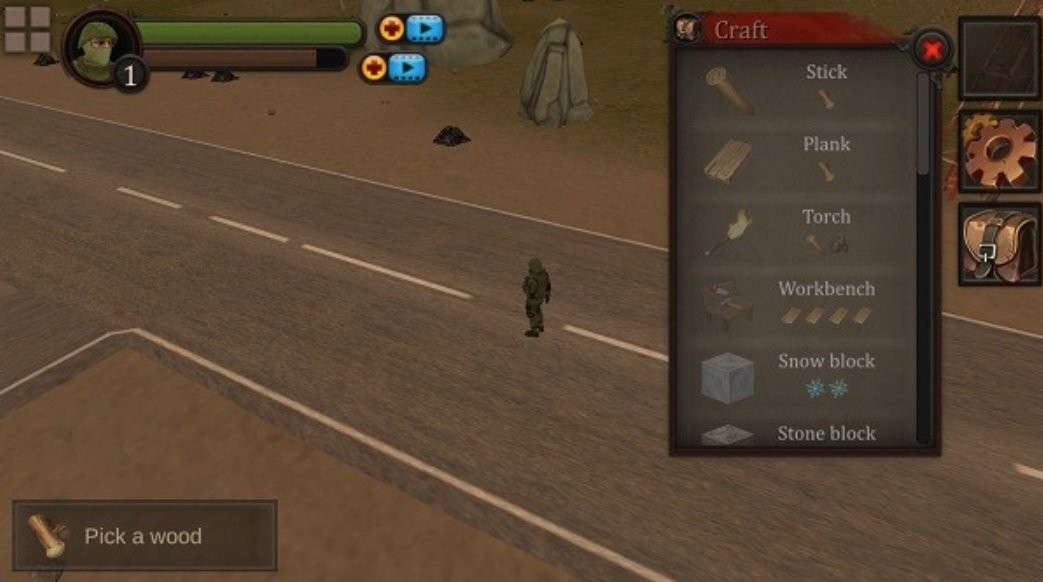Craft a Stick
The height and width of the screenshot is (582, 1043).
point(796,87)
